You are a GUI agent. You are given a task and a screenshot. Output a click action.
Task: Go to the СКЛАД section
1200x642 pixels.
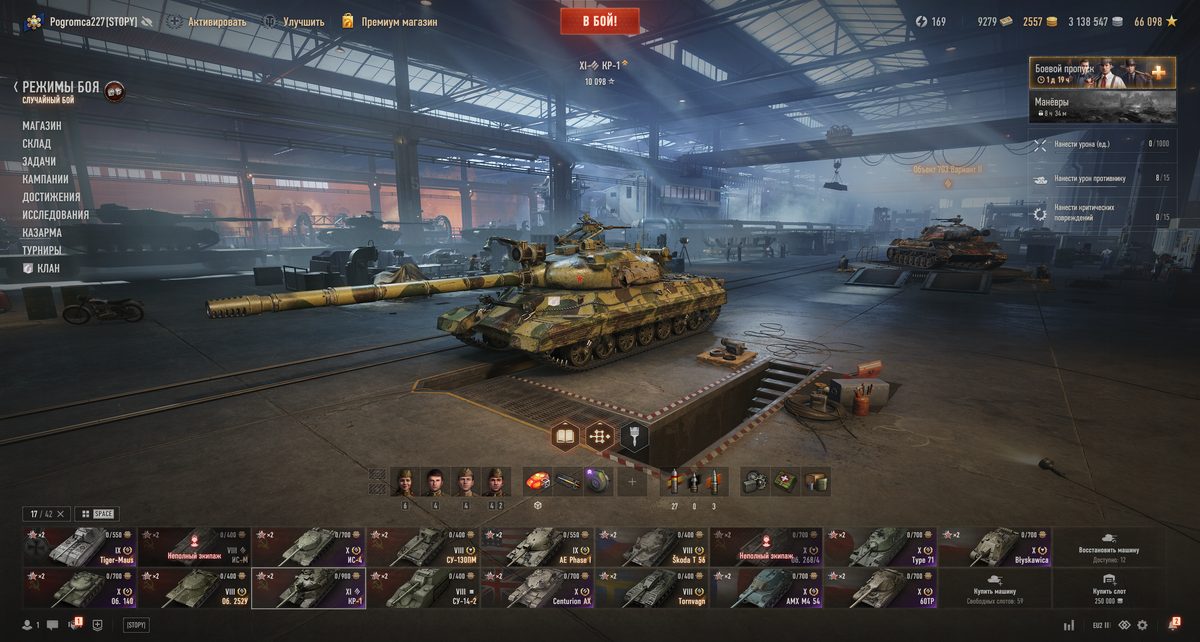(37, 144)
